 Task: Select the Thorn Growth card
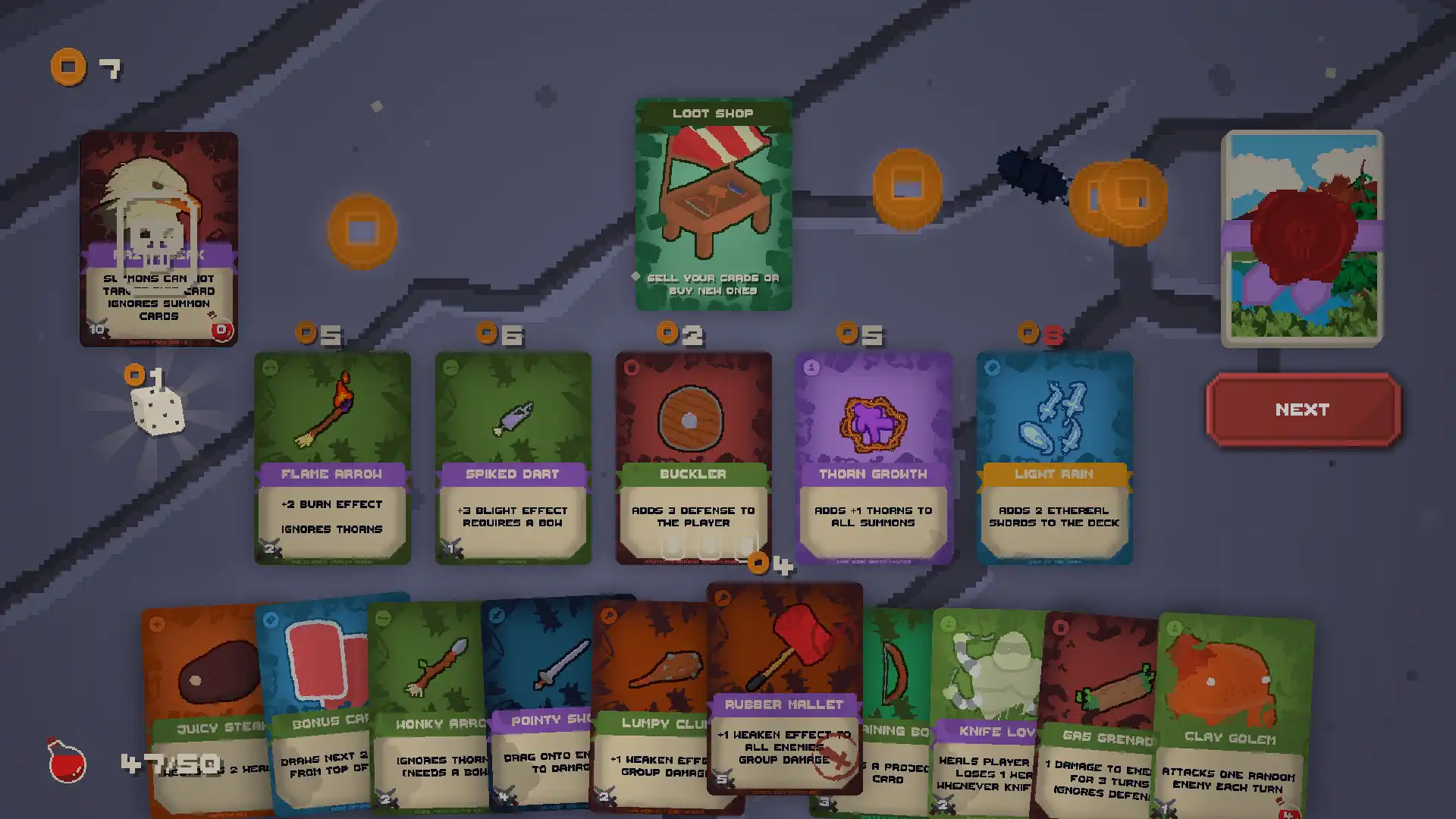click(874, 455)
